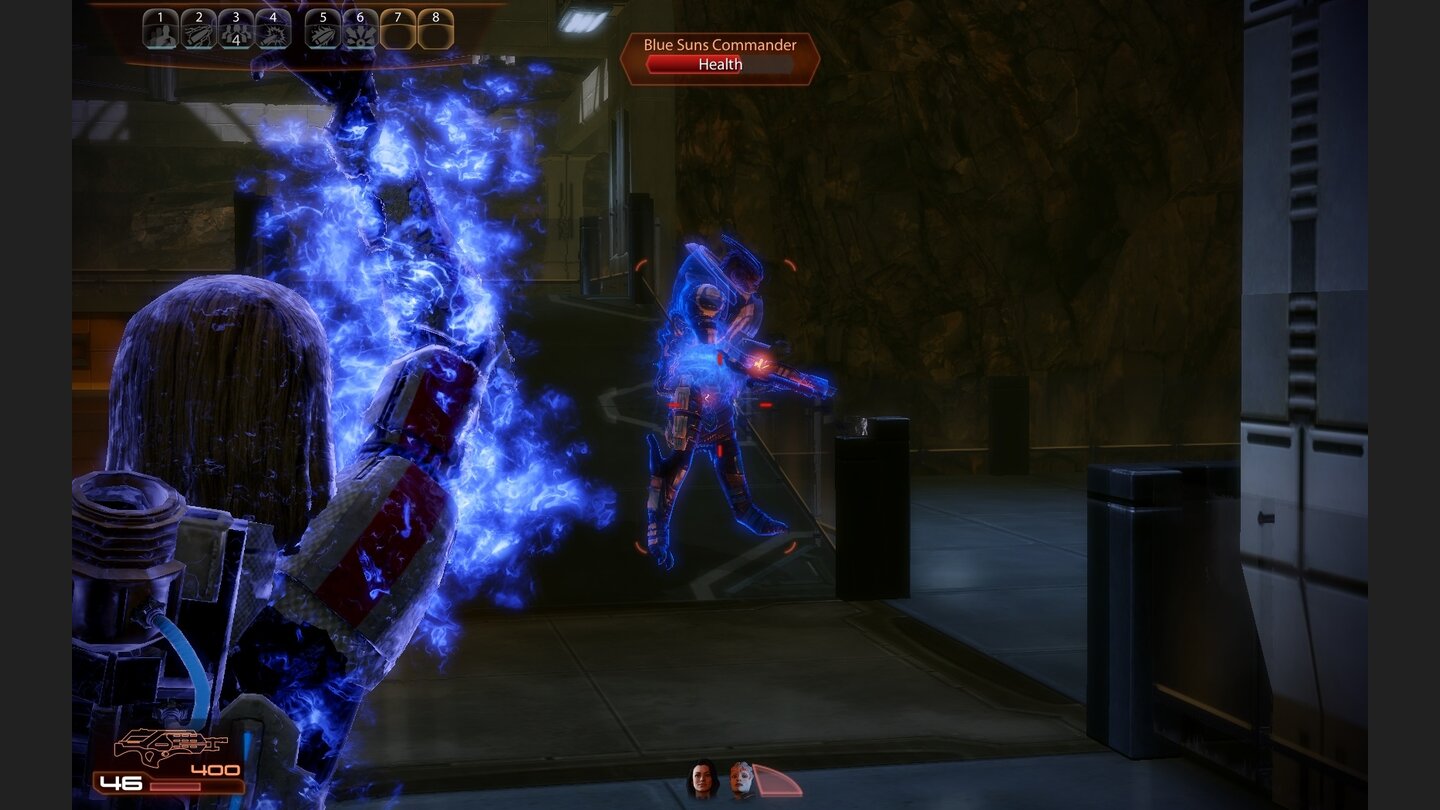The height and width of the screenshot is (810, 1440).
Task: Toggle the red radial gauge beside the portraits
Action: click(x=778, y=779)
